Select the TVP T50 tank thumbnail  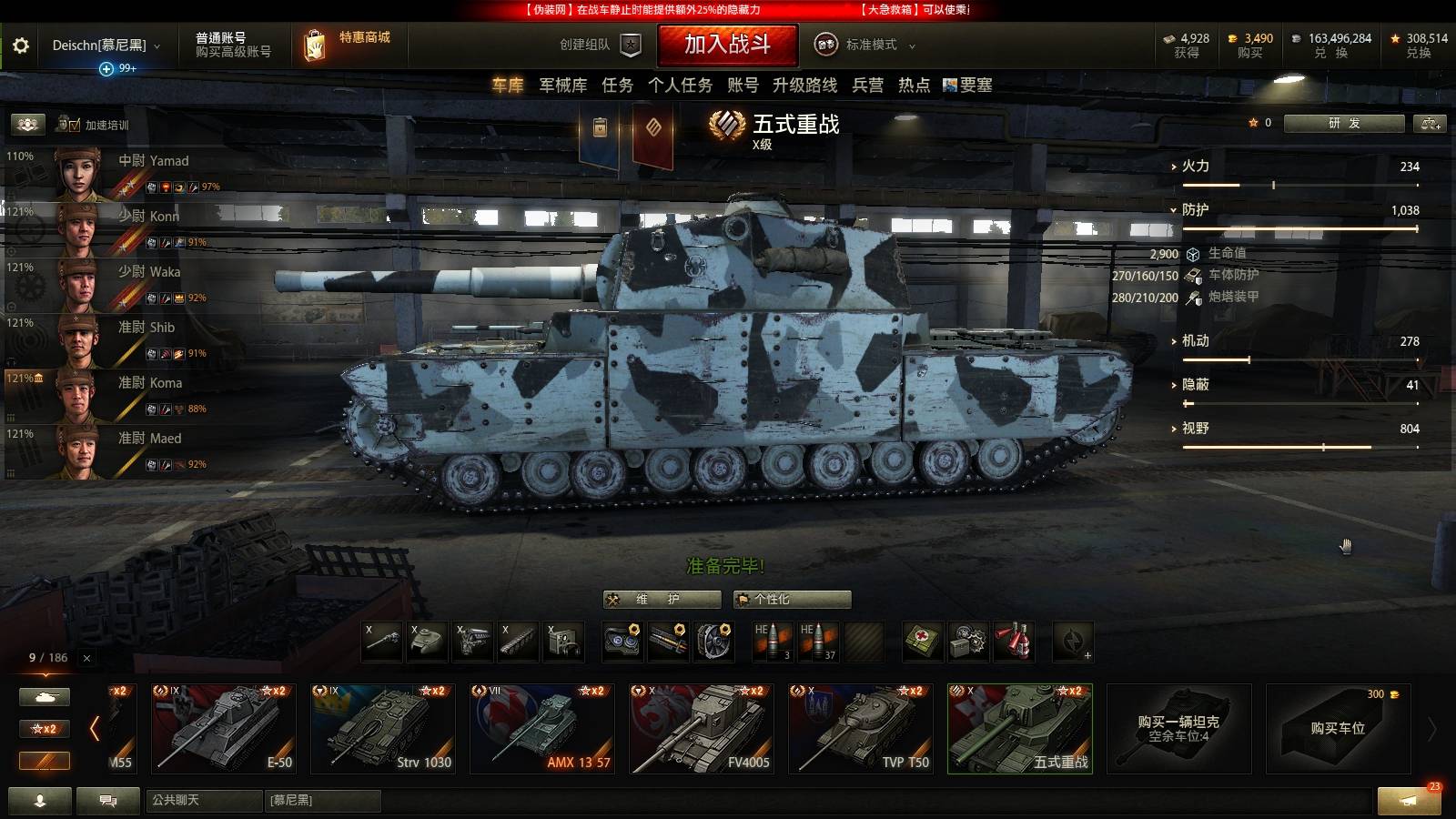[860, 728]
